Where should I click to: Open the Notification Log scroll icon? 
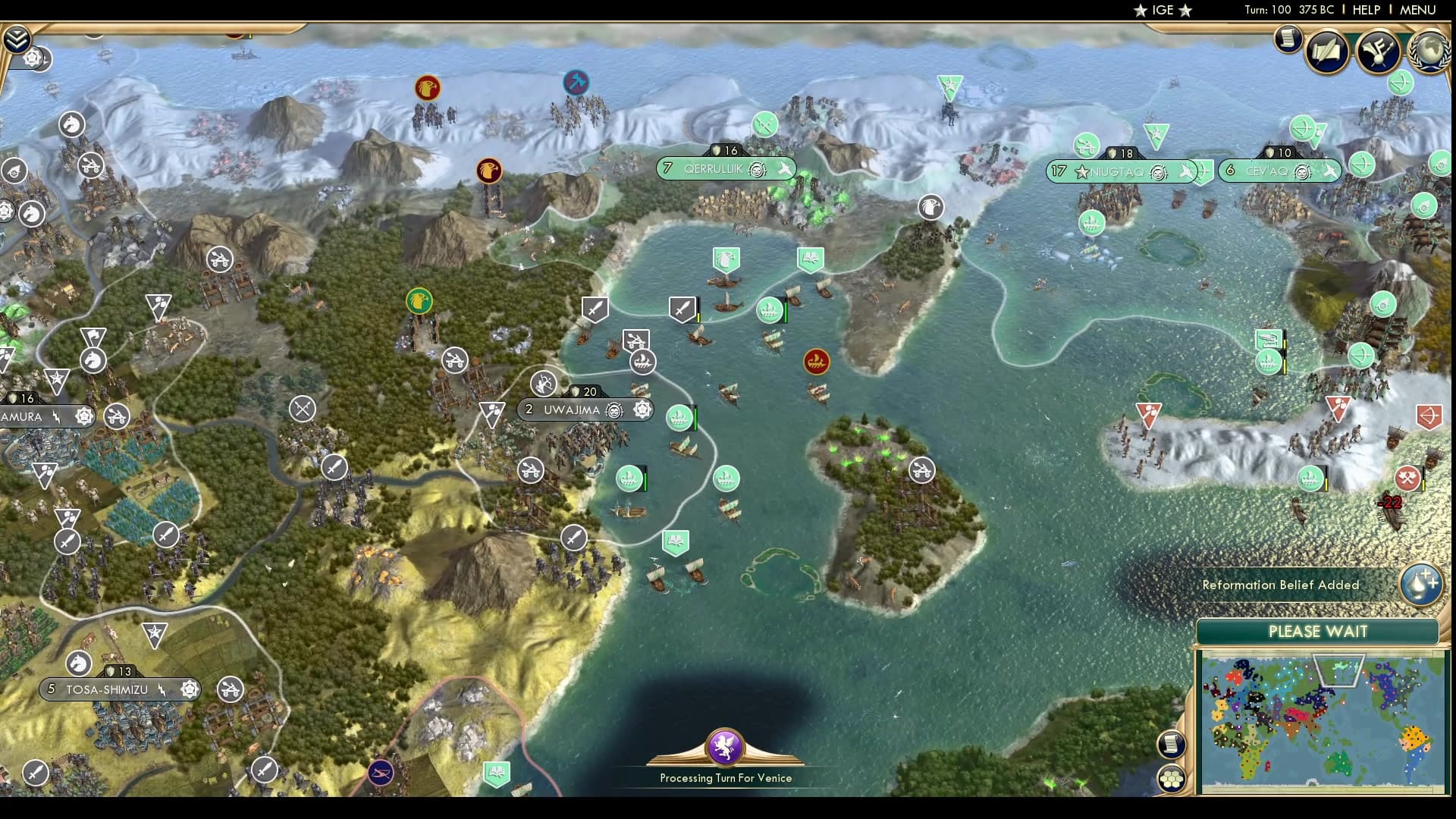click(x=1287, y=39)
